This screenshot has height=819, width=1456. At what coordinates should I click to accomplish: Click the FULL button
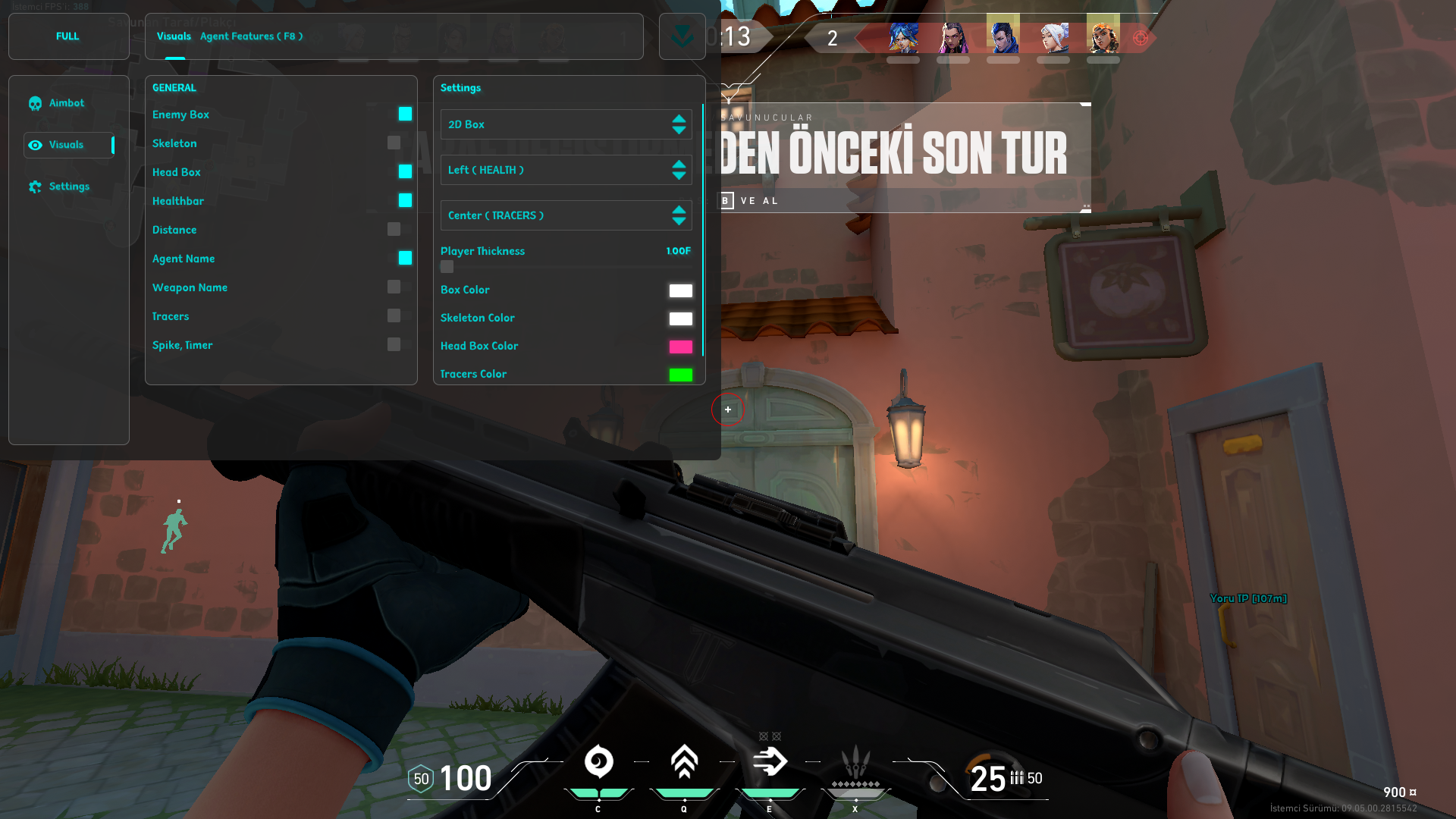click(x=67, y=36)
